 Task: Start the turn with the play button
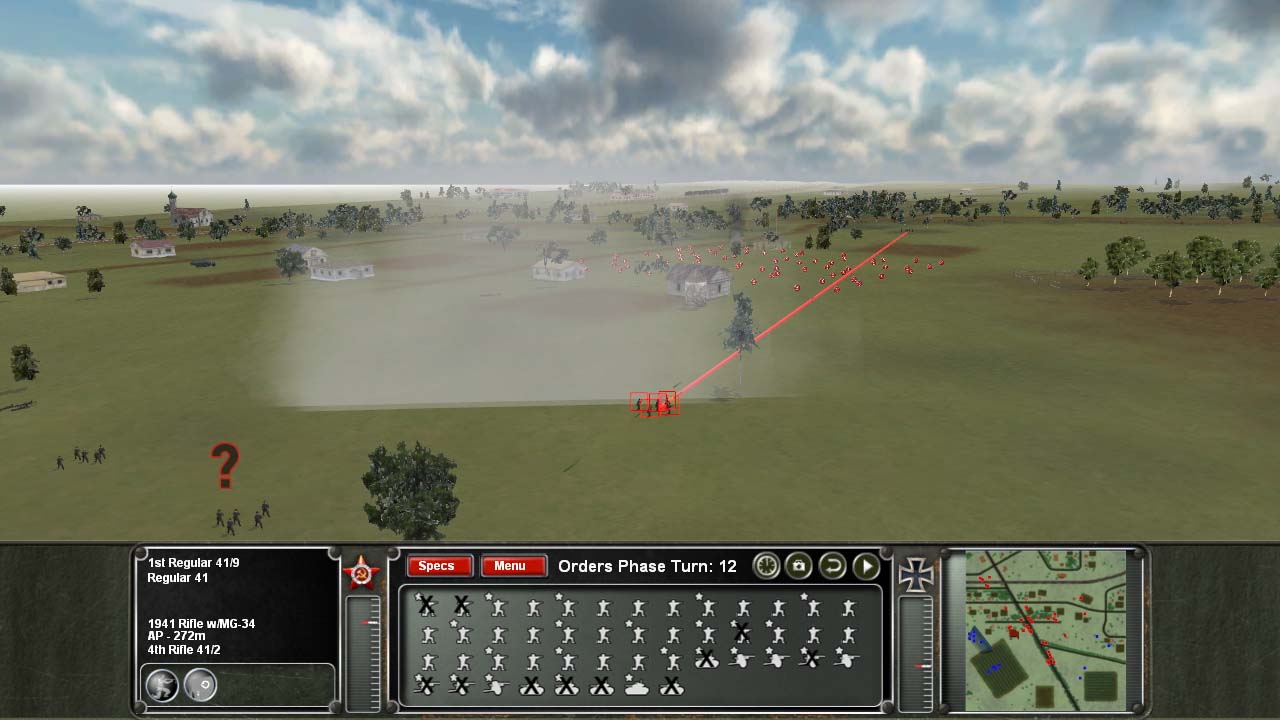(x=866, y=566)
